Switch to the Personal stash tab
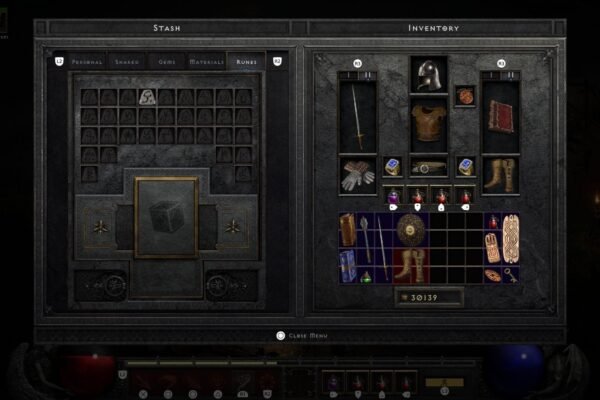The width and height of the screenshot is (600, 400). (x=89, y=62)
